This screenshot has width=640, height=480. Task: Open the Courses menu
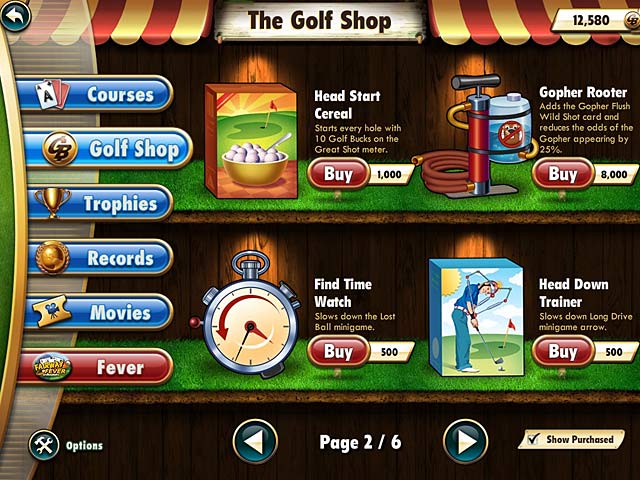pyautogui.click(x=101, y=95)
